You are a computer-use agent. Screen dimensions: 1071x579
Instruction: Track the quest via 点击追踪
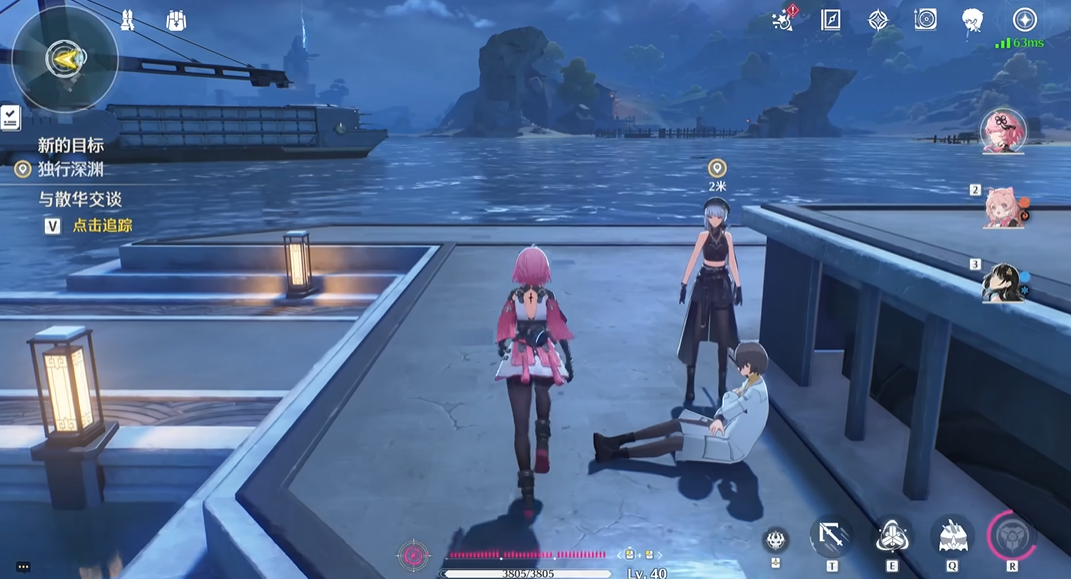pyautogui.click(x=102, y=226)
